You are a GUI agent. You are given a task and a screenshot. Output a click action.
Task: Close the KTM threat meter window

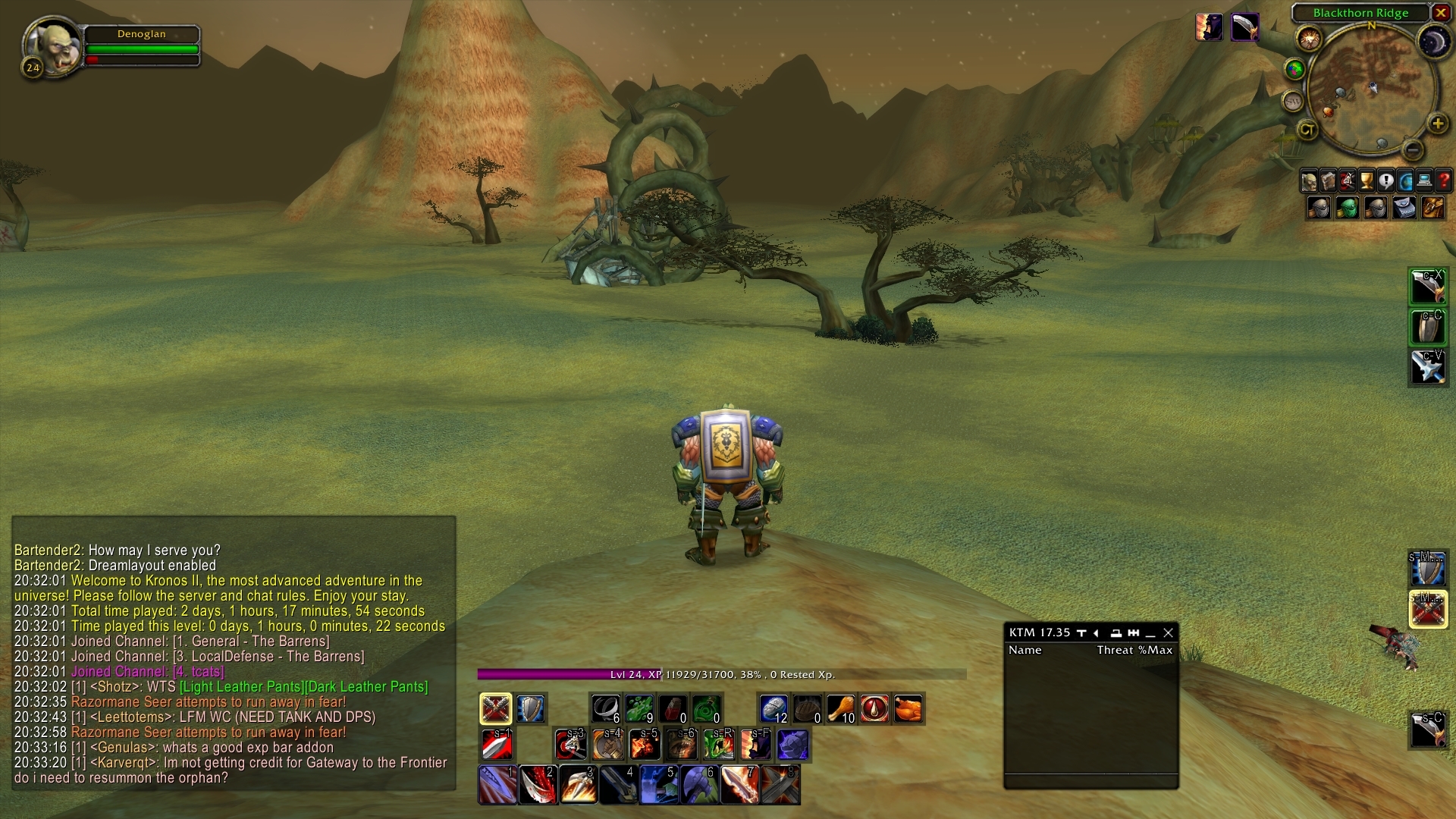(x=1168, y=632)
